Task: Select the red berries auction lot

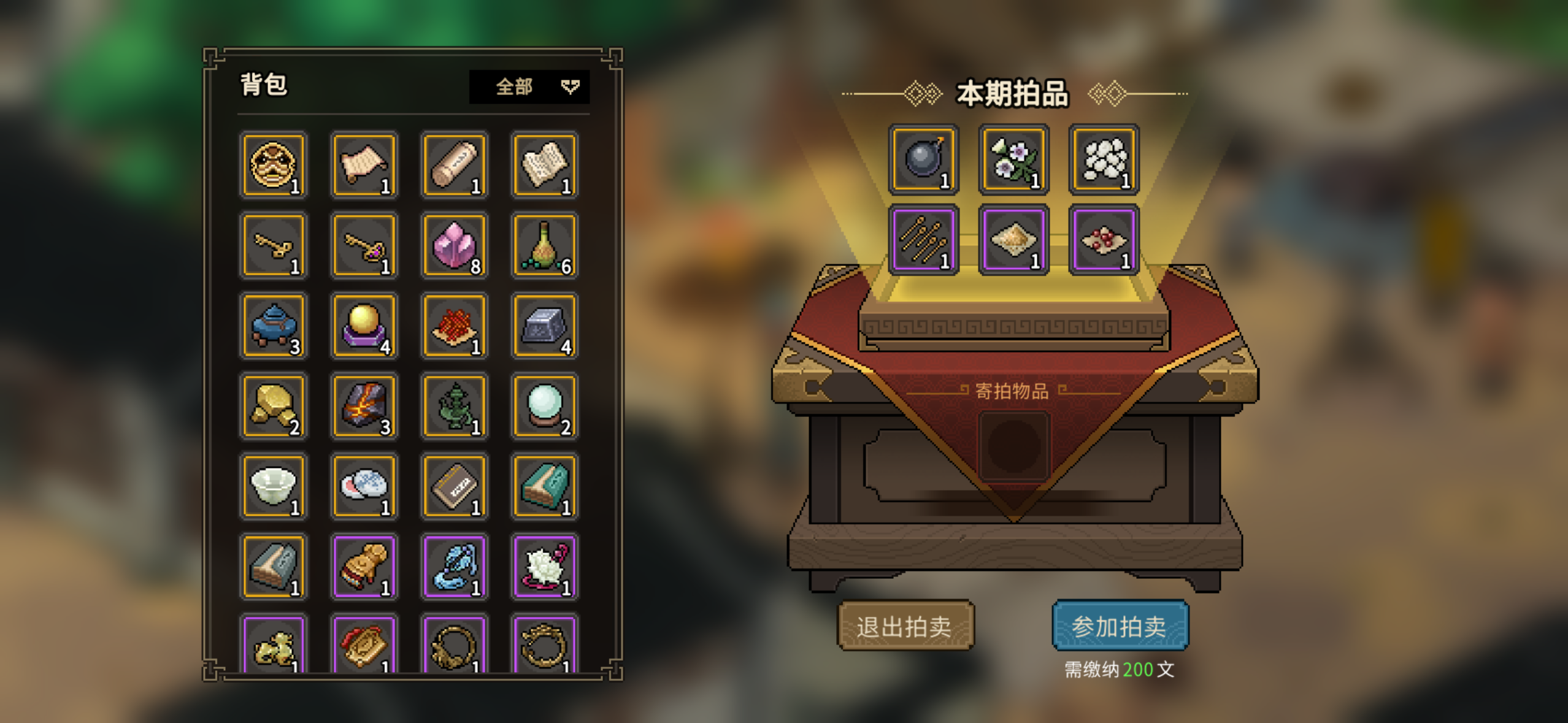Action: click(x=1103, y=242)
